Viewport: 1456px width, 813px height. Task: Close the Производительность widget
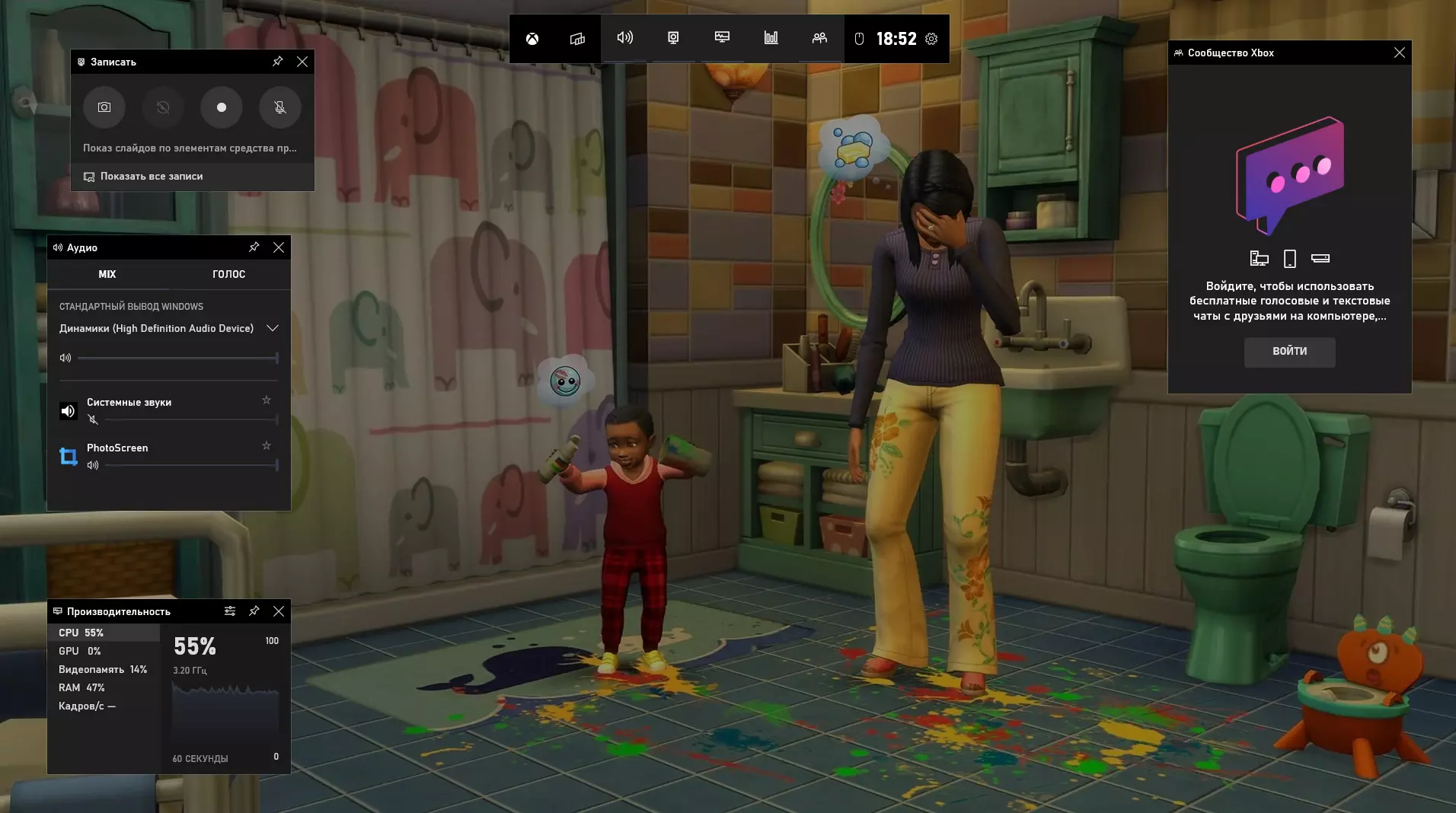click(x=279, y=611)
